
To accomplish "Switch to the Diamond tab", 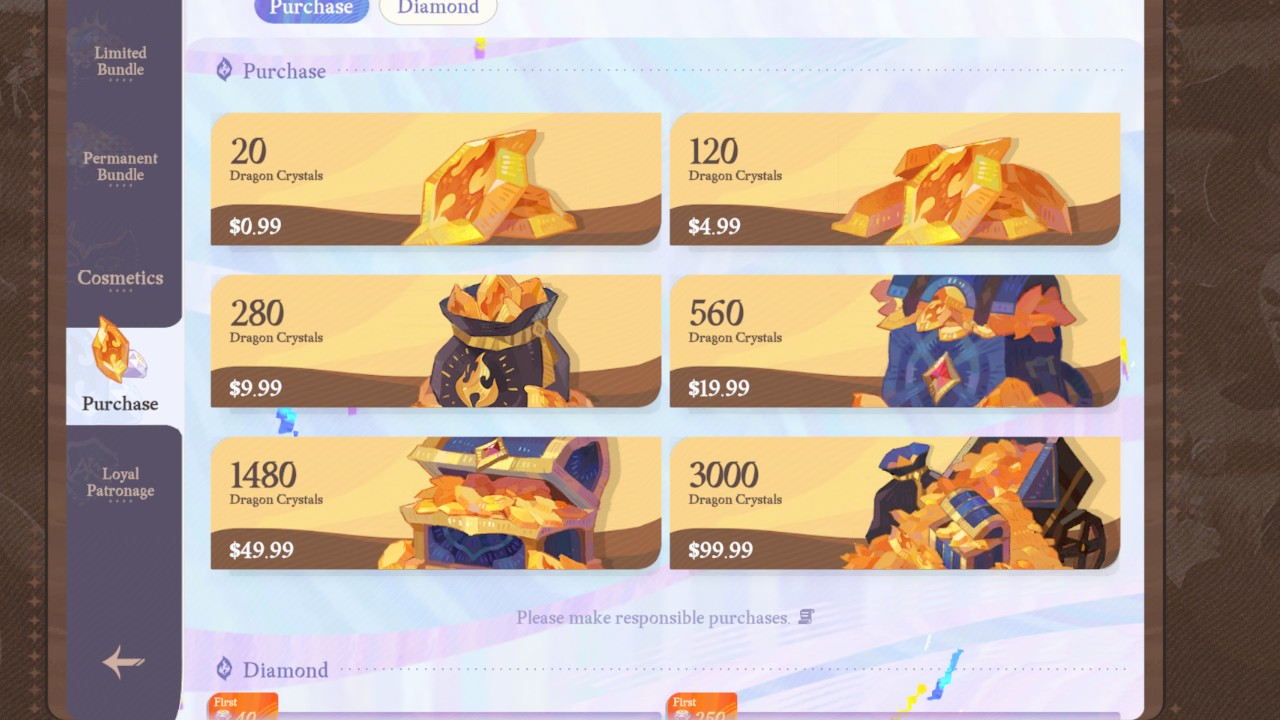I will 438,8.
